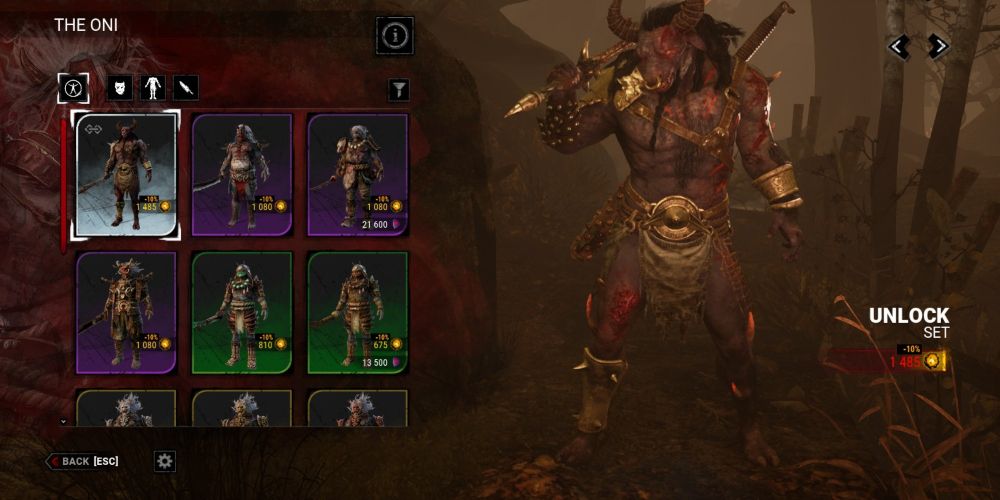1000x500 pixels.
Task: Open the cosmetics filter
Action: coord(399,90)
